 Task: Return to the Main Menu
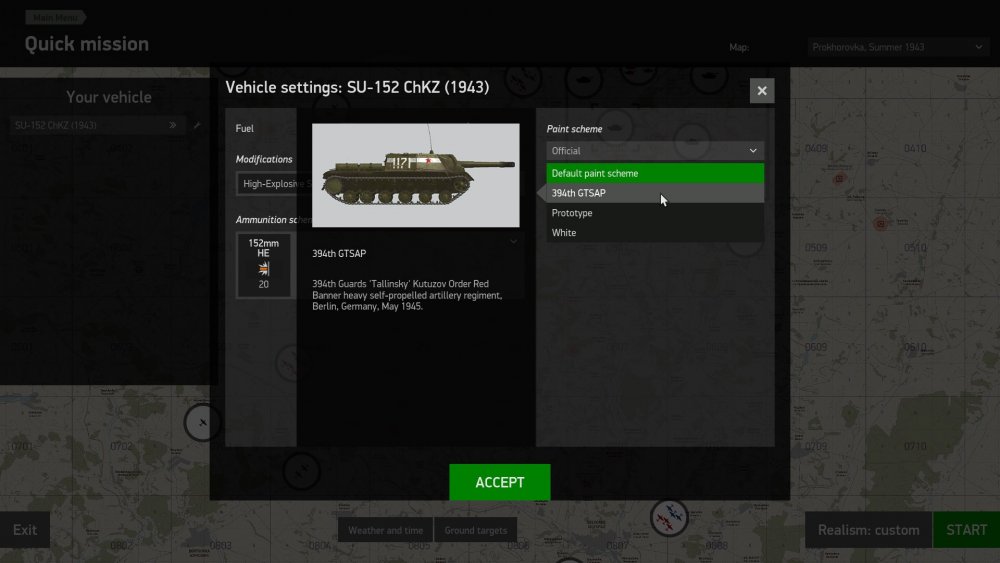pos(55,17)
